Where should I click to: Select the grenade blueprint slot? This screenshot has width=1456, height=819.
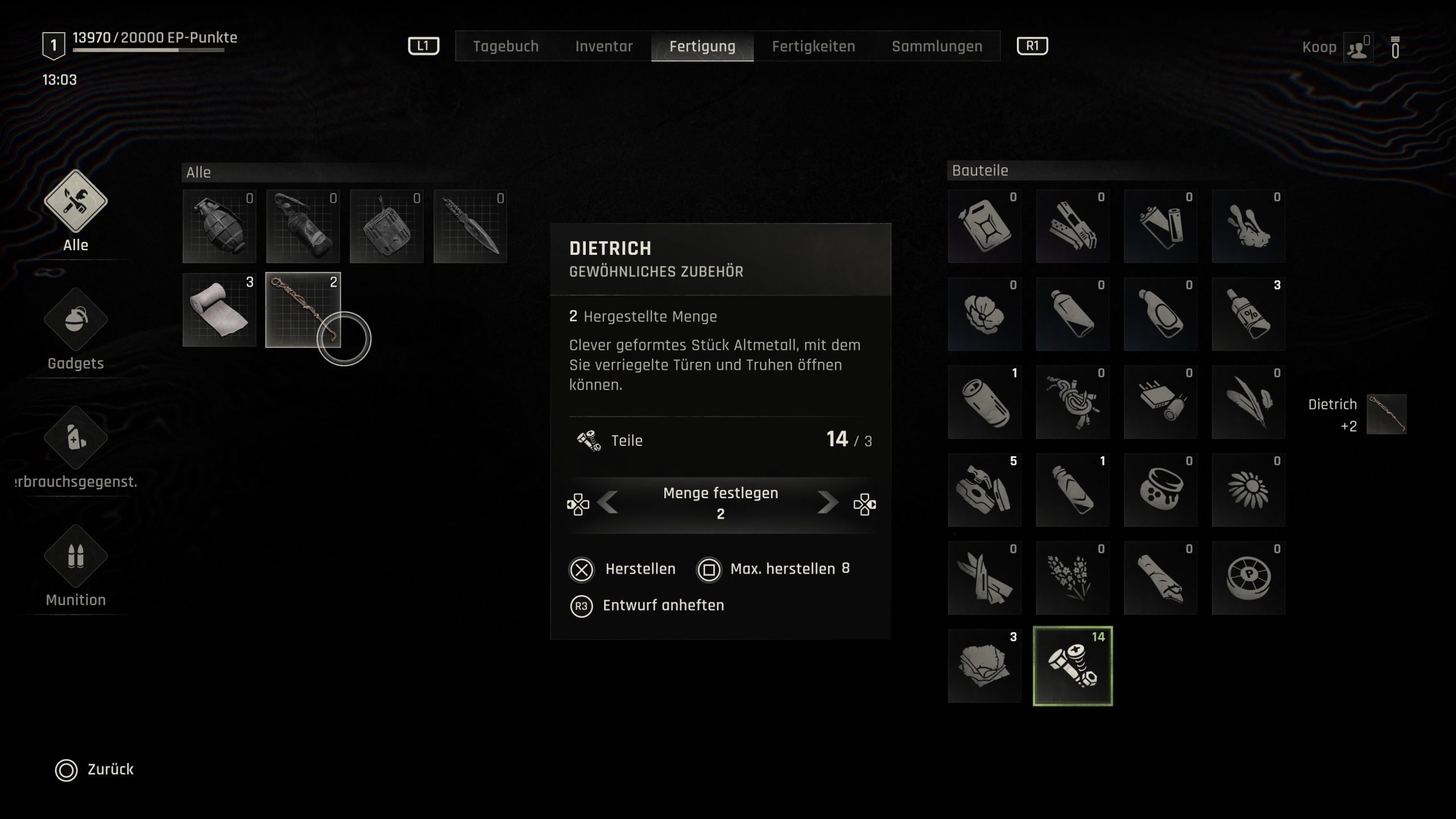click(220, 226)
